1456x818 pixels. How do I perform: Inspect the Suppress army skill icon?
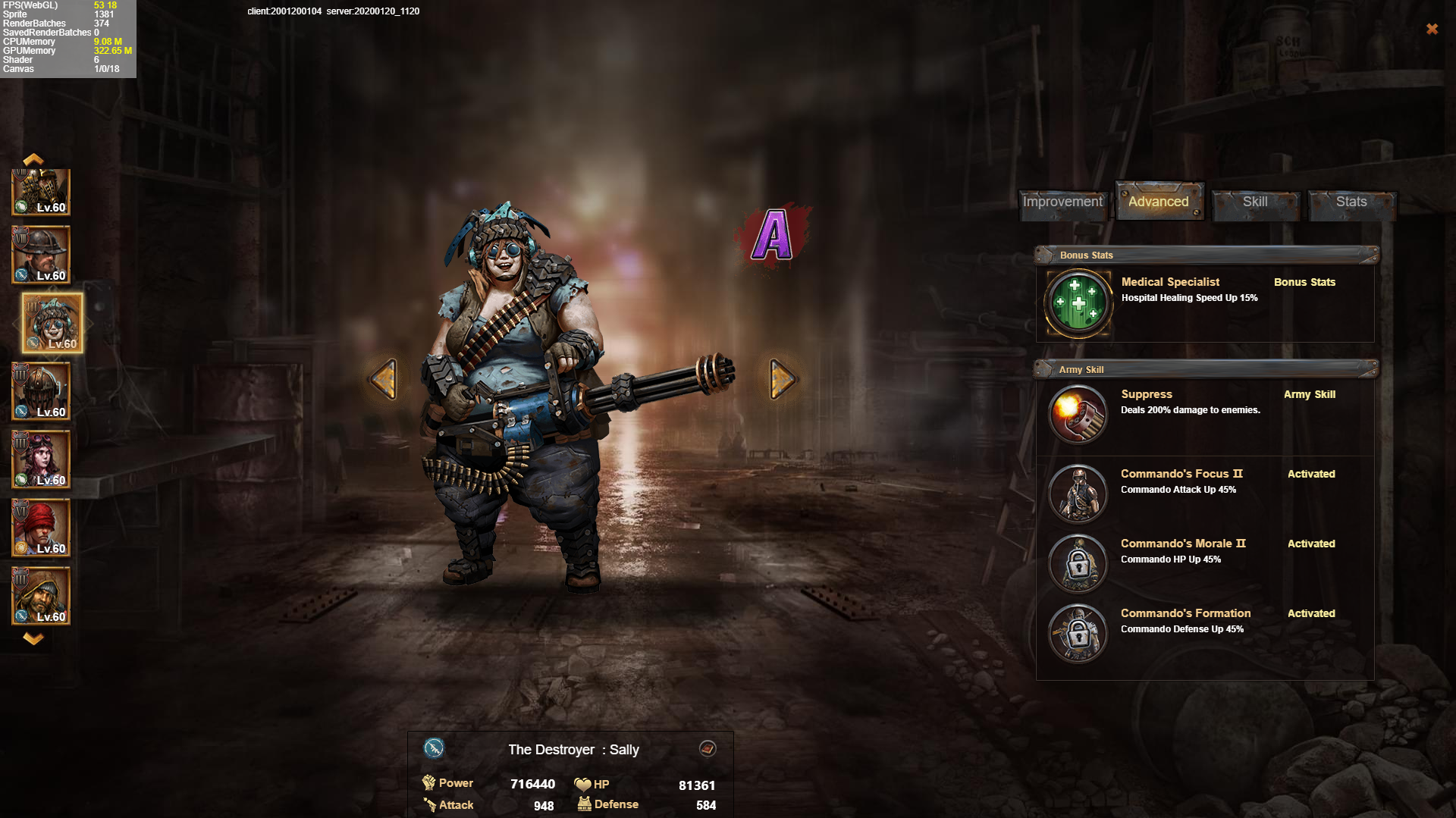[1078, 414]
